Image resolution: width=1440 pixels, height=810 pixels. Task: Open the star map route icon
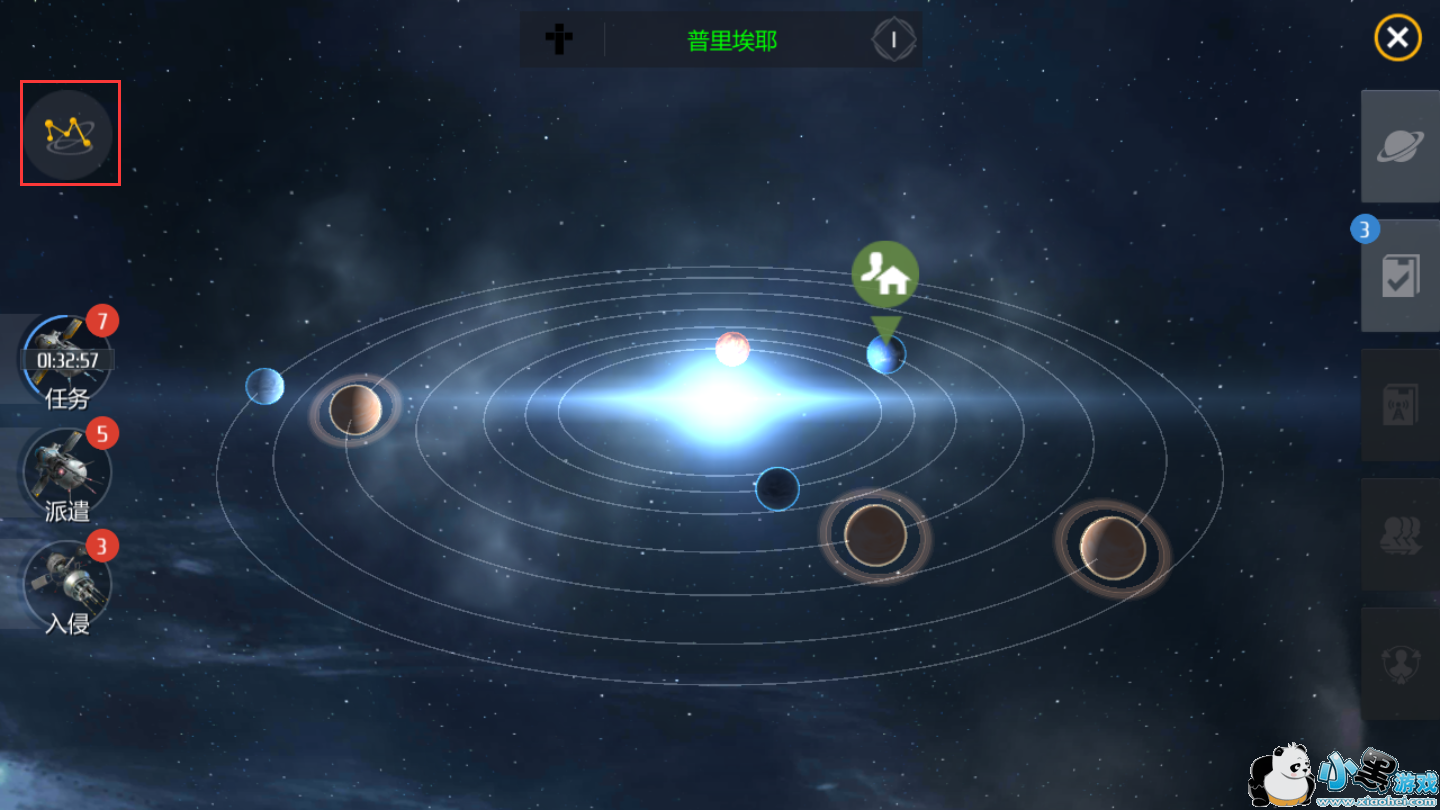pos(68,134)
